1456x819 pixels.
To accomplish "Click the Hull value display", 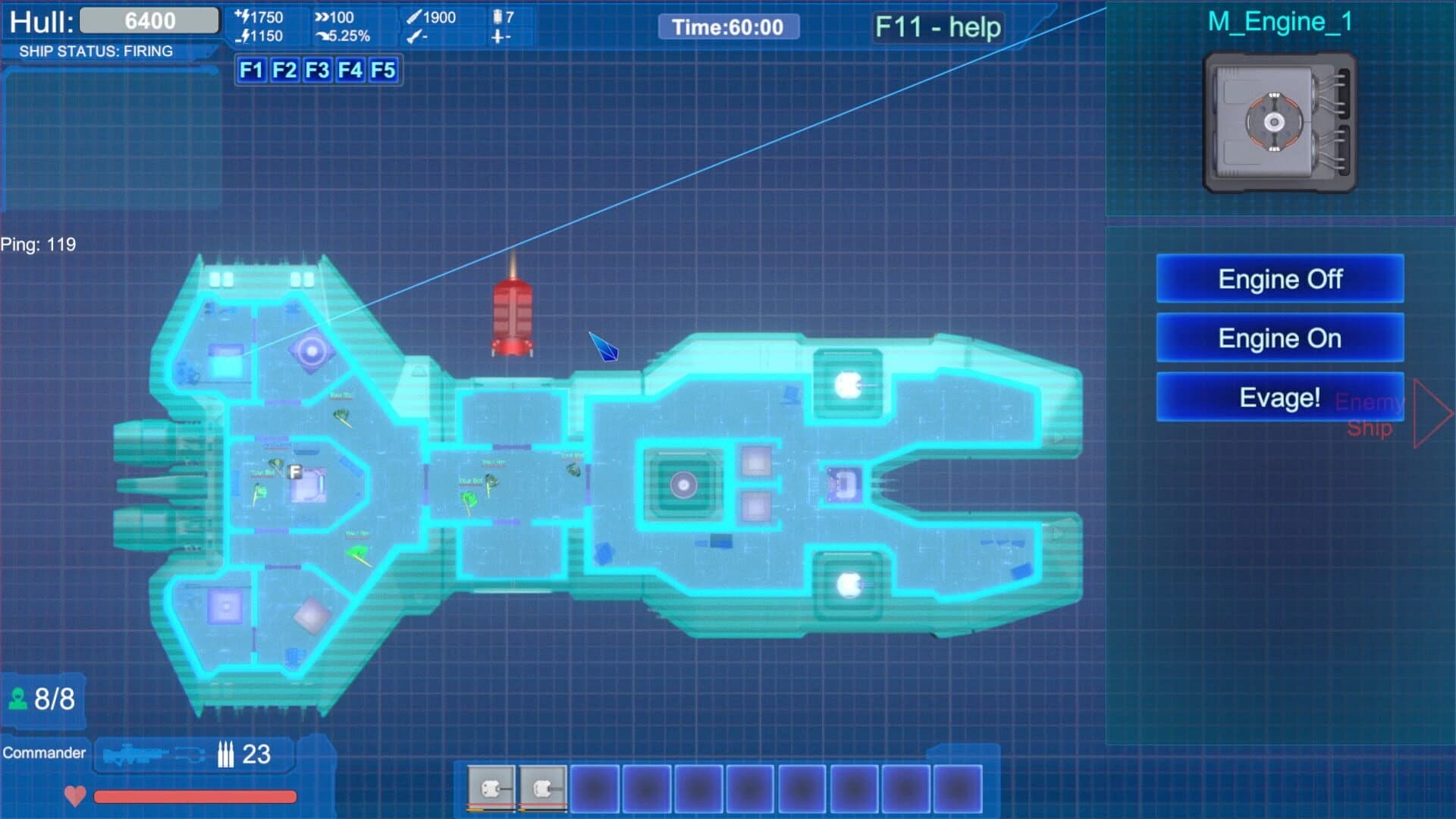I will pos(149,20).
